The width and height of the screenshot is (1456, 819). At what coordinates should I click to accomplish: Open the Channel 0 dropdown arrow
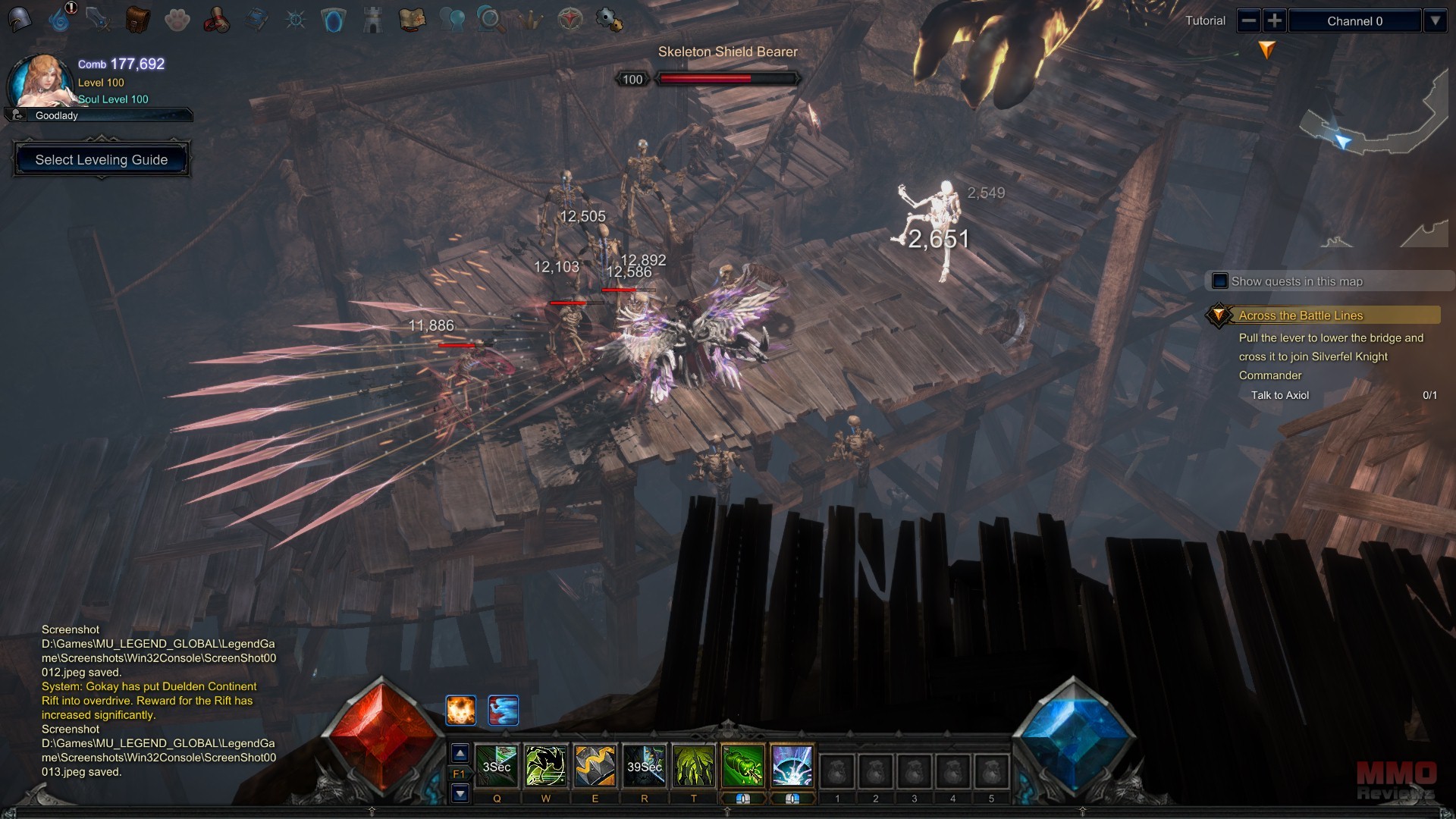click(1436, 20)
